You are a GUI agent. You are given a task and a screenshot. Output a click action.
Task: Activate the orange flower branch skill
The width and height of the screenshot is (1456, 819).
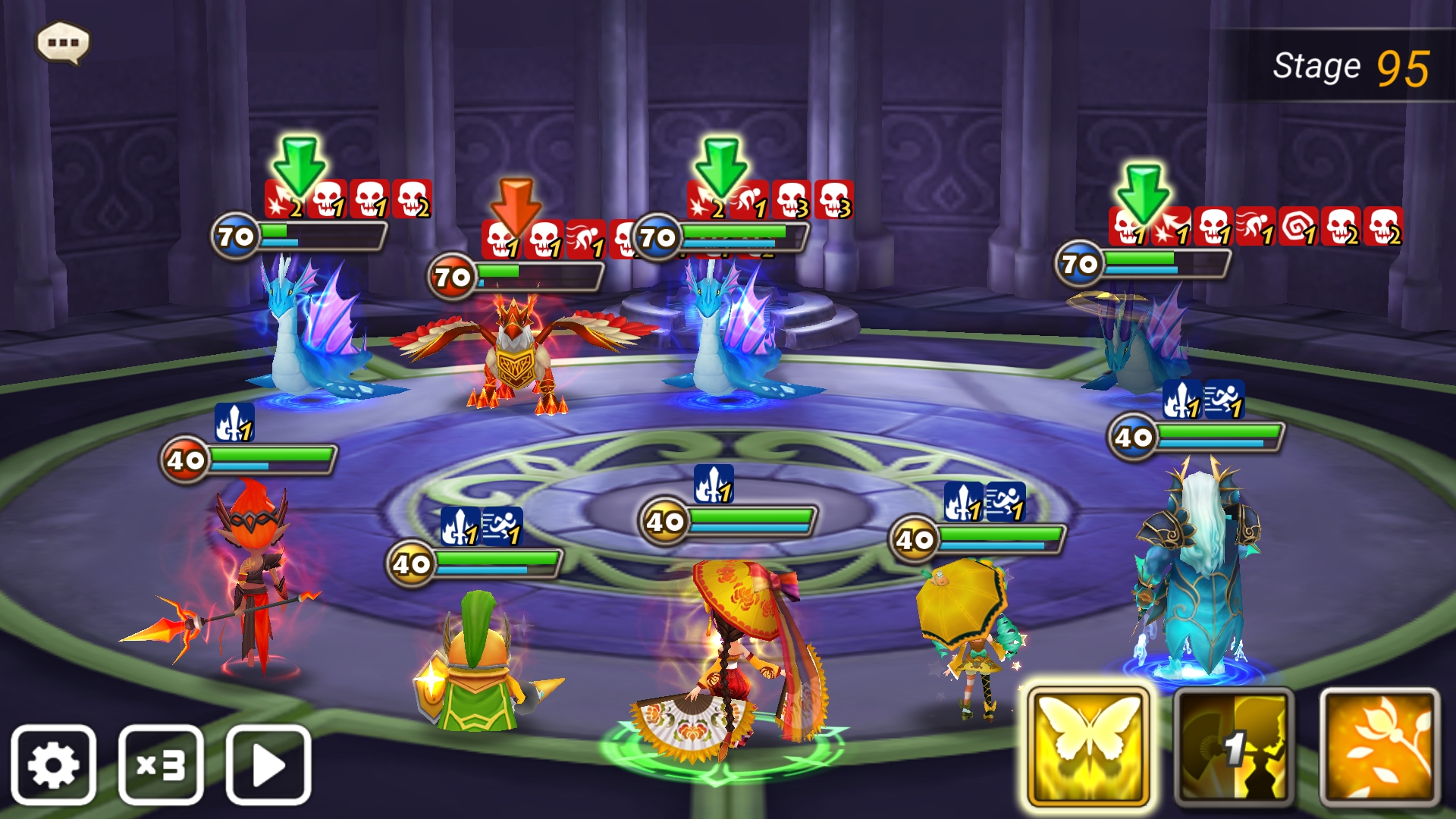(x=1379, y=747)
